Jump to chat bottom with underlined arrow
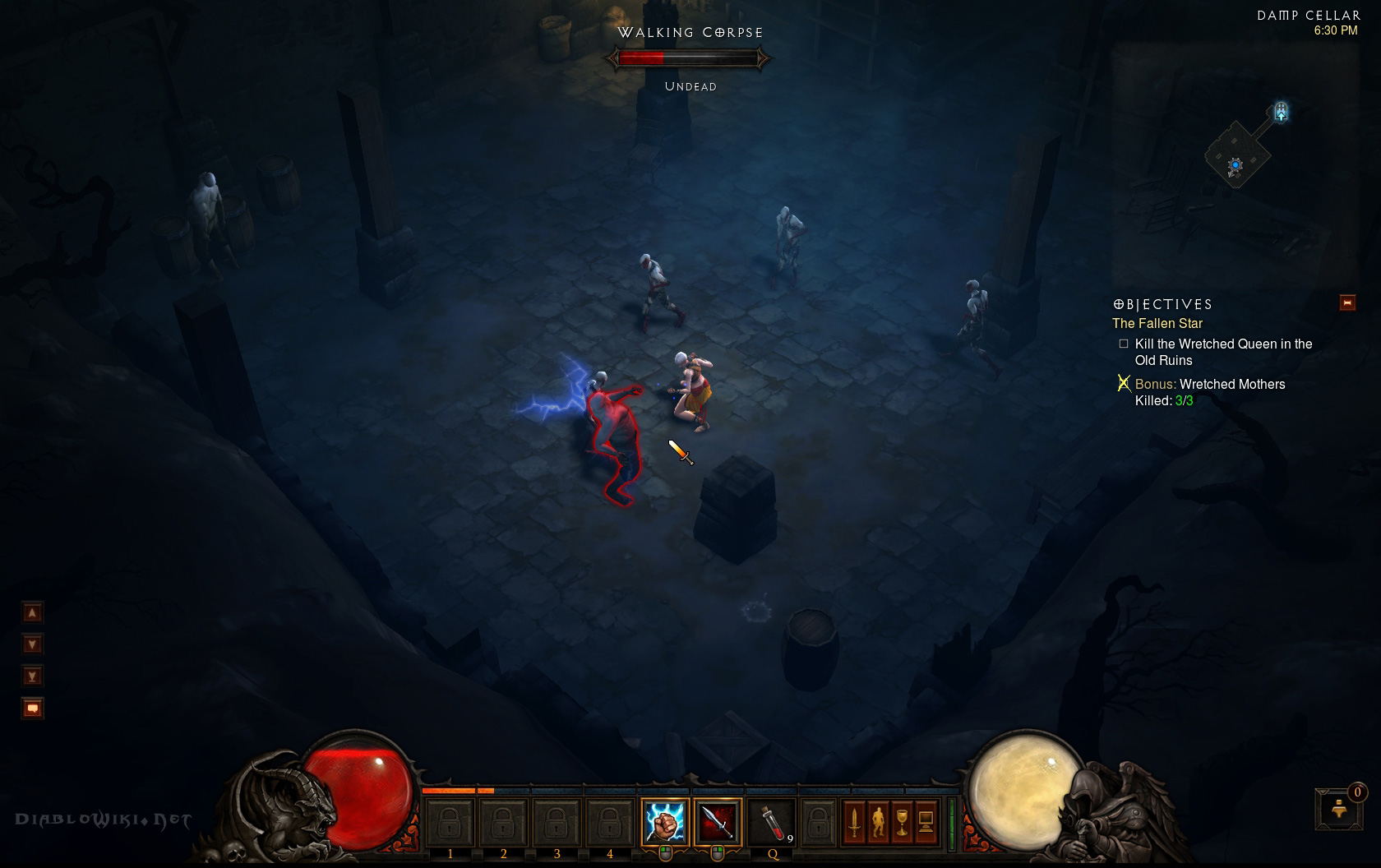 click(x=32, y=676)
